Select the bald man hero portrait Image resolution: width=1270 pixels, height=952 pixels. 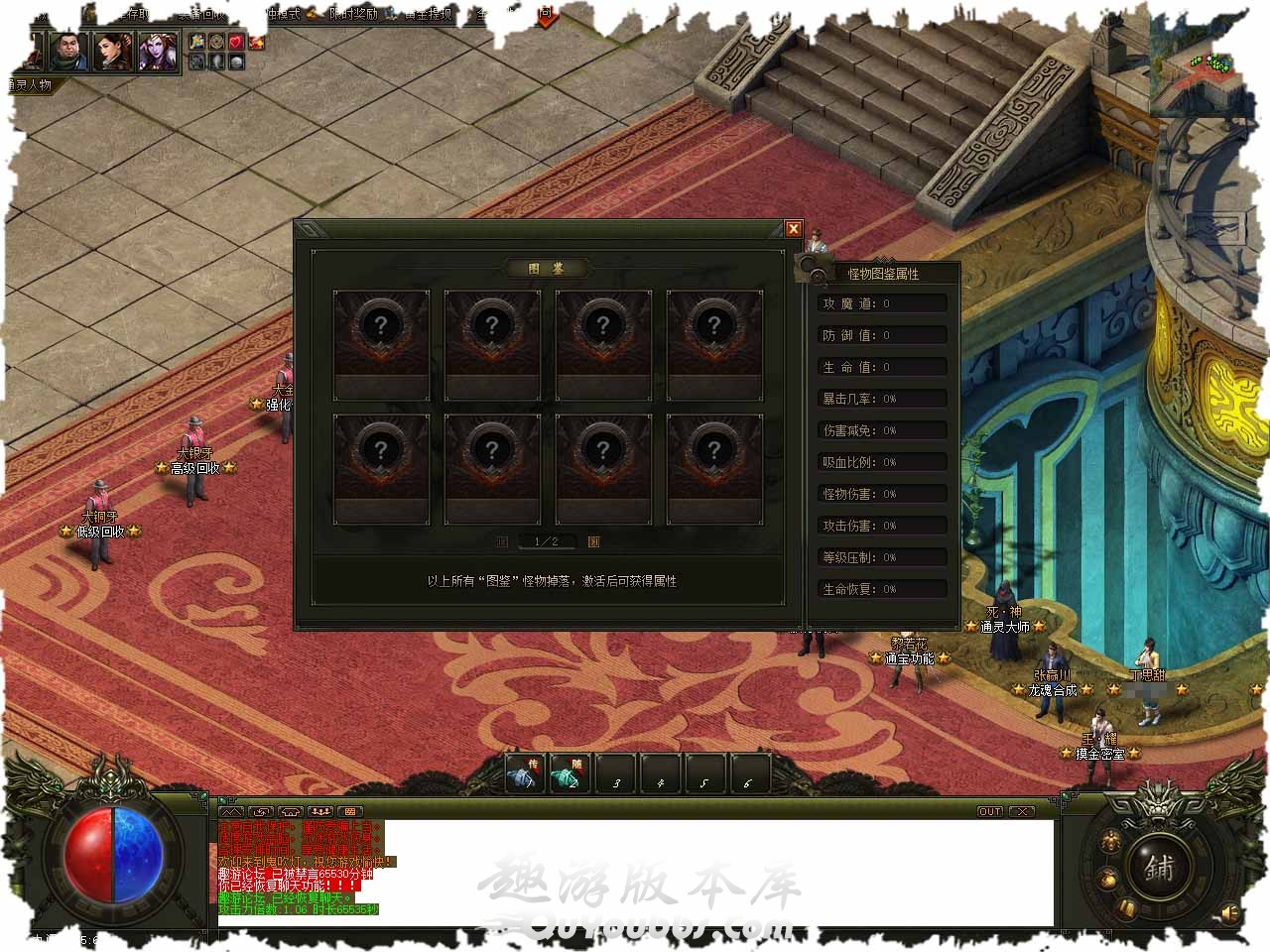[68, 51]
